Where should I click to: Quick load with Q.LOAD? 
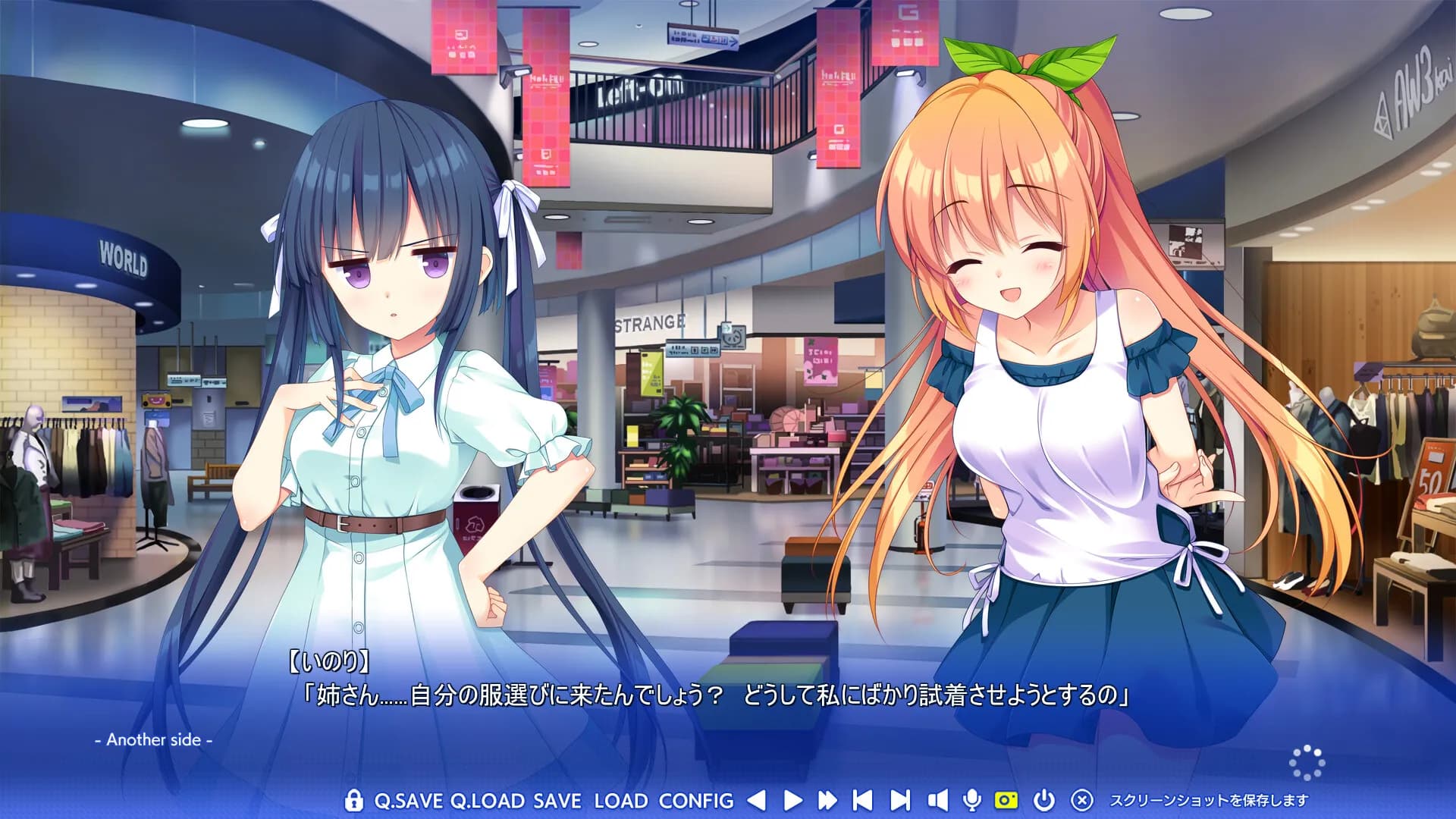[487, 801]
